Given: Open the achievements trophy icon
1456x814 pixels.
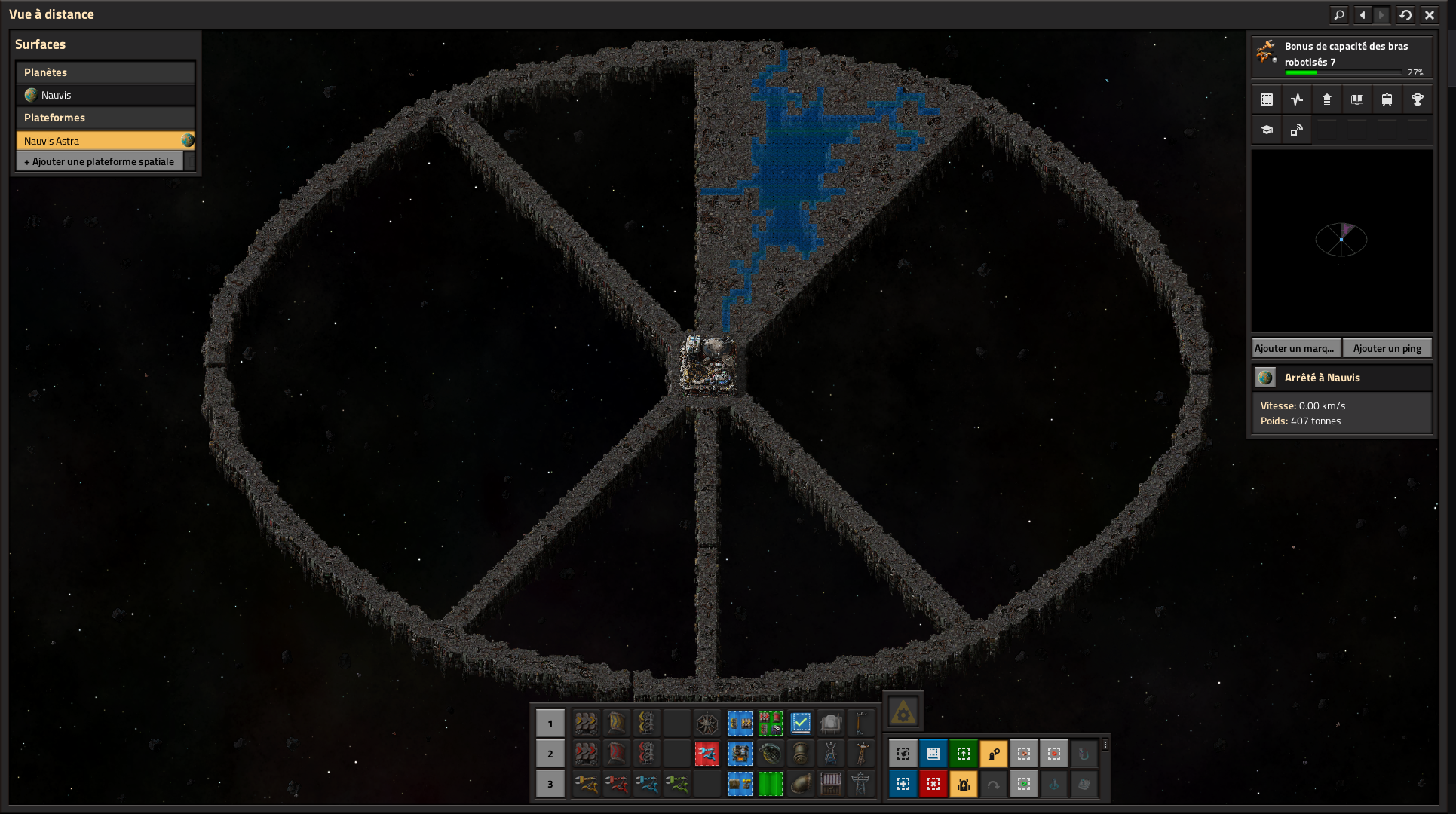Looking at the screenshot, I should pyautogui.click(x=1417, y=99).
